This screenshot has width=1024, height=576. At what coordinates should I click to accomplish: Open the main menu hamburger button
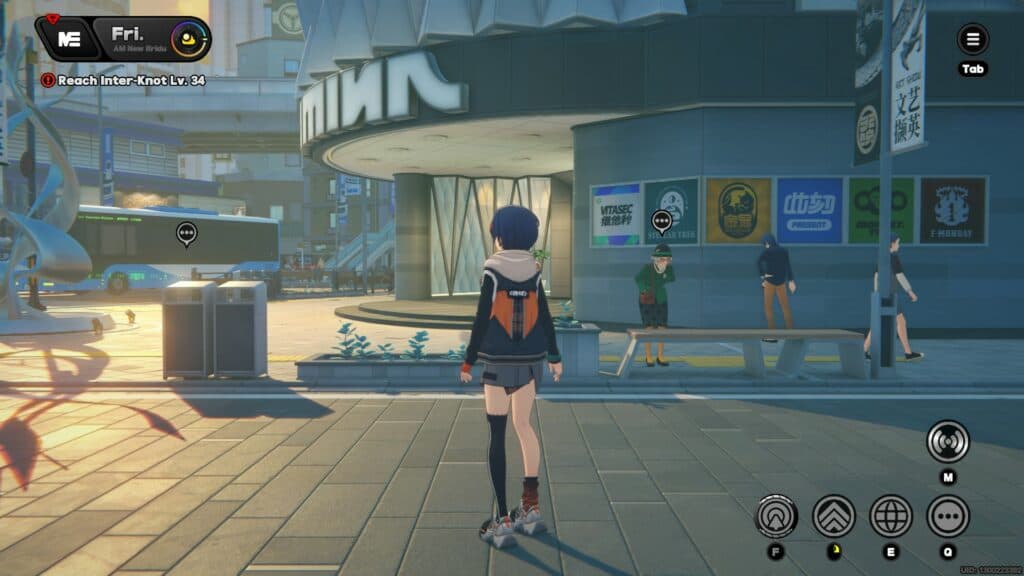coord(972,40)
